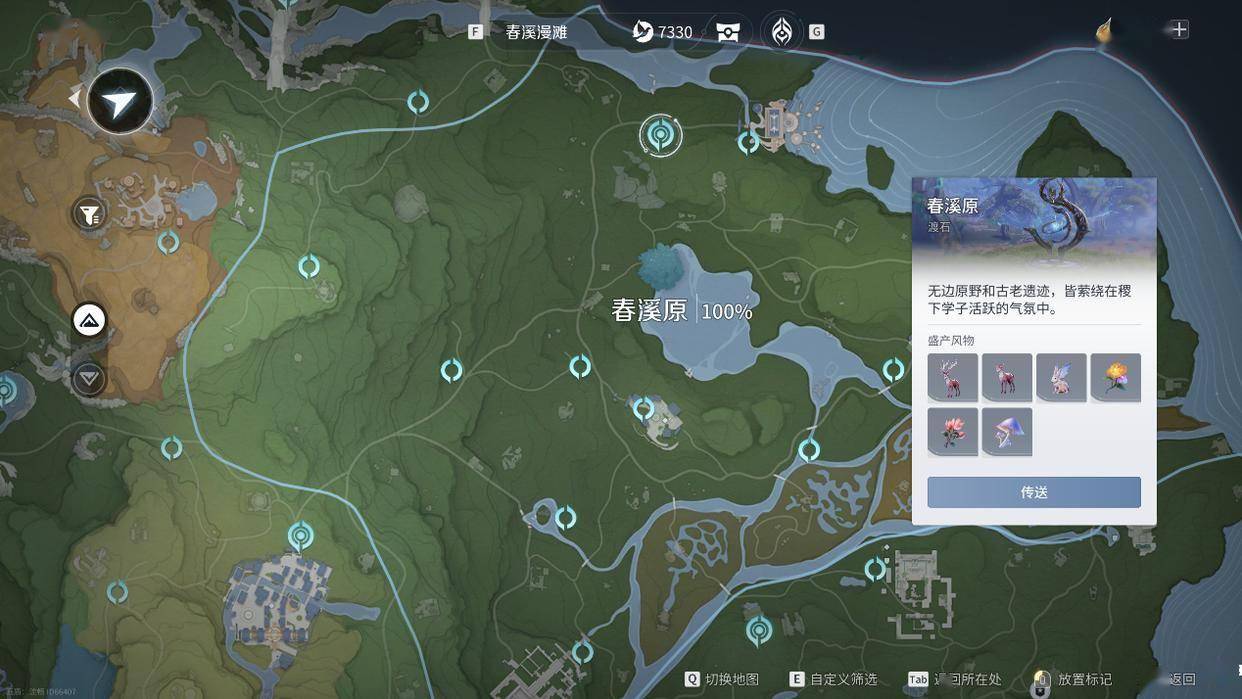Select the winged rabbit produce icon
This screenshot has height=699, width=1242.
1061,378
